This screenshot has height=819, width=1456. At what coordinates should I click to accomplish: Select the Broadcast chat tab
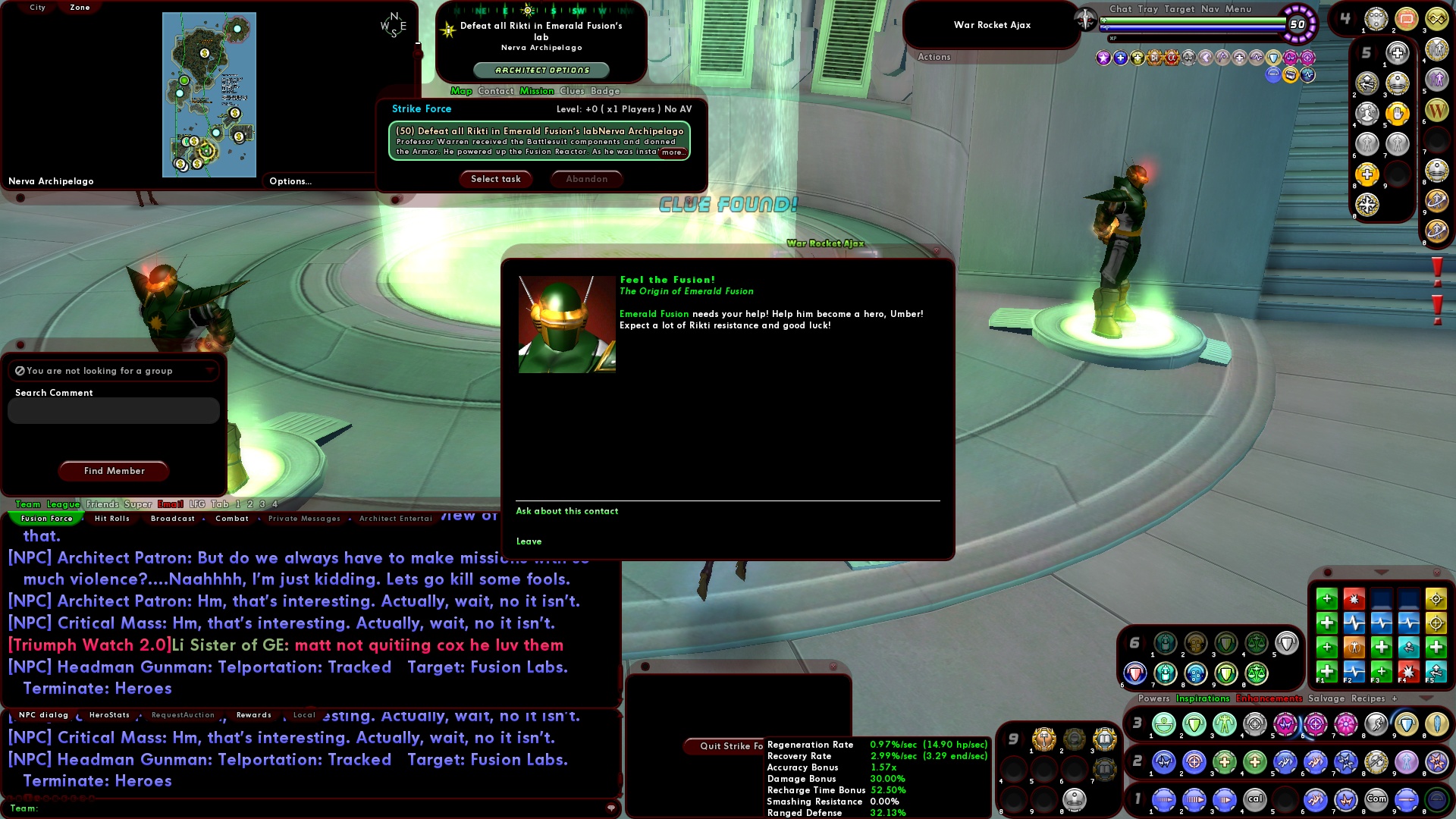click(172, 519)
